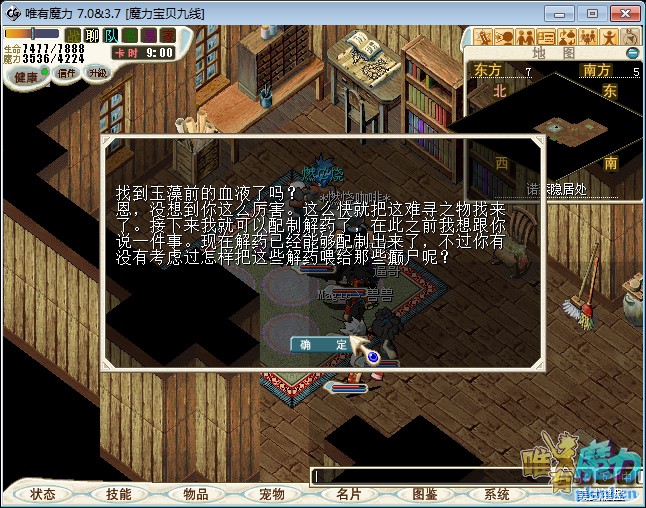The height and width of the screenshot is (508, 646).
Task: Open the 宠物 pets menu
Action: click(271, 494)
